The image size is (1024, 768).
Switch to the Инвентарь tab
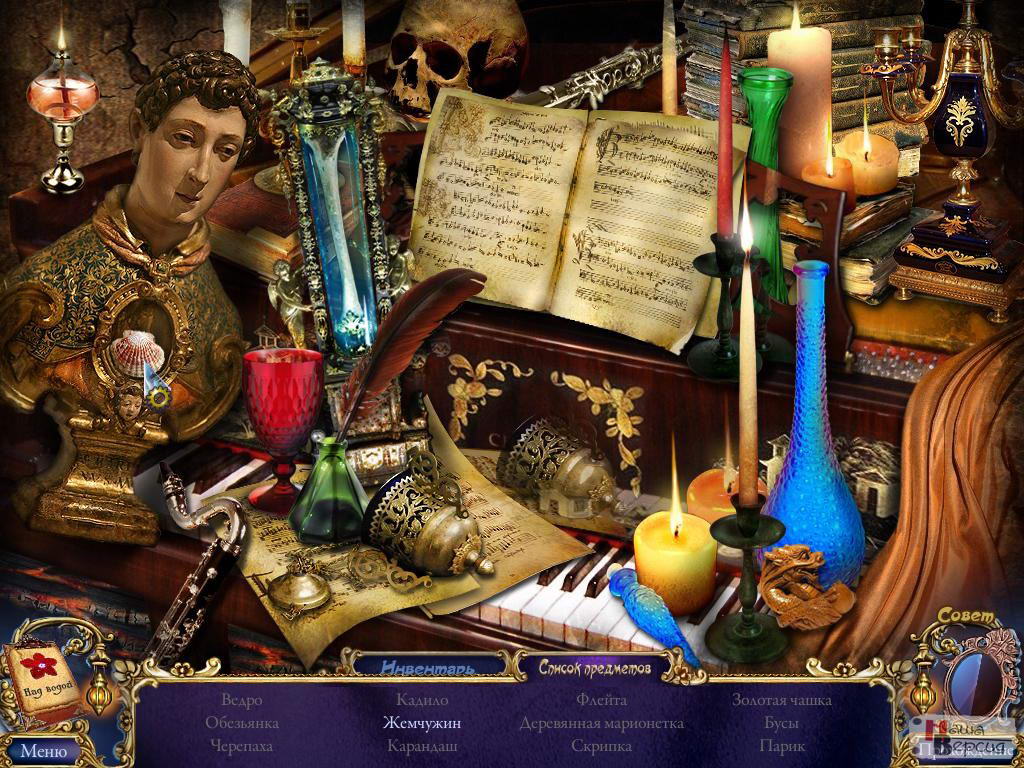coord(429,665)
